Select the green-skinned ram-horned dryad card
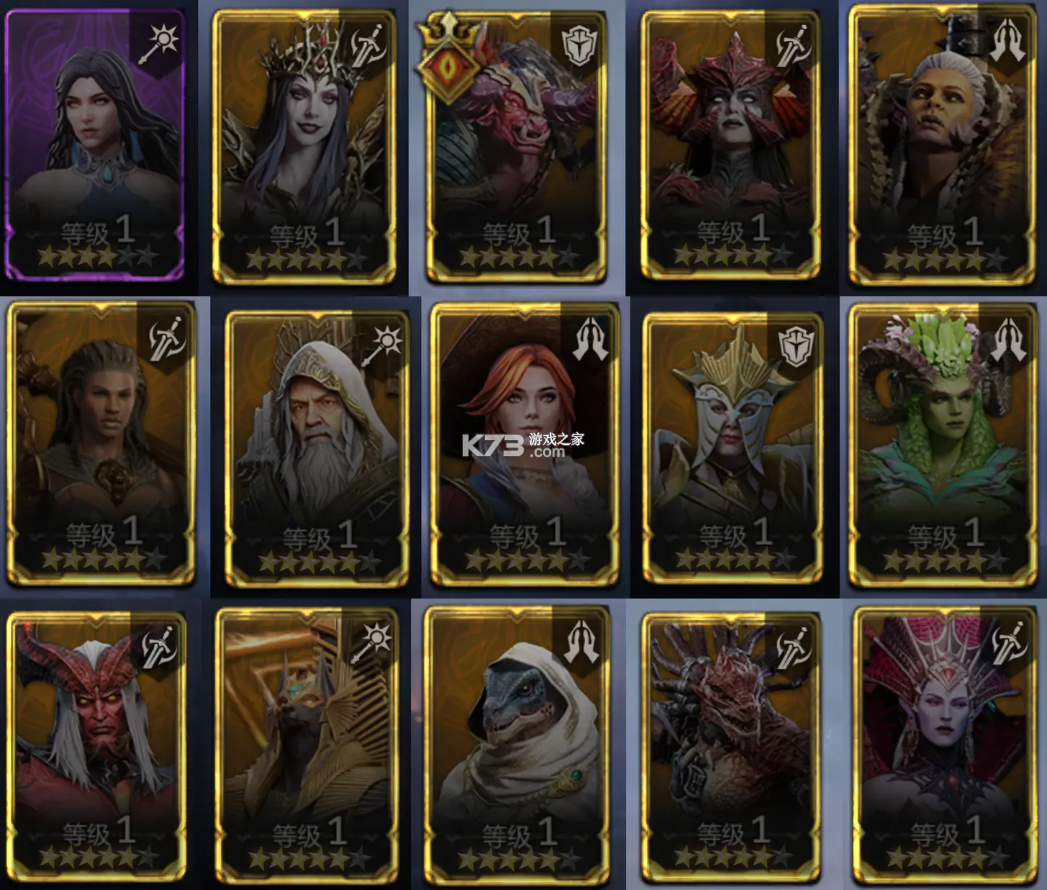1047x890 pixels. 942,445
